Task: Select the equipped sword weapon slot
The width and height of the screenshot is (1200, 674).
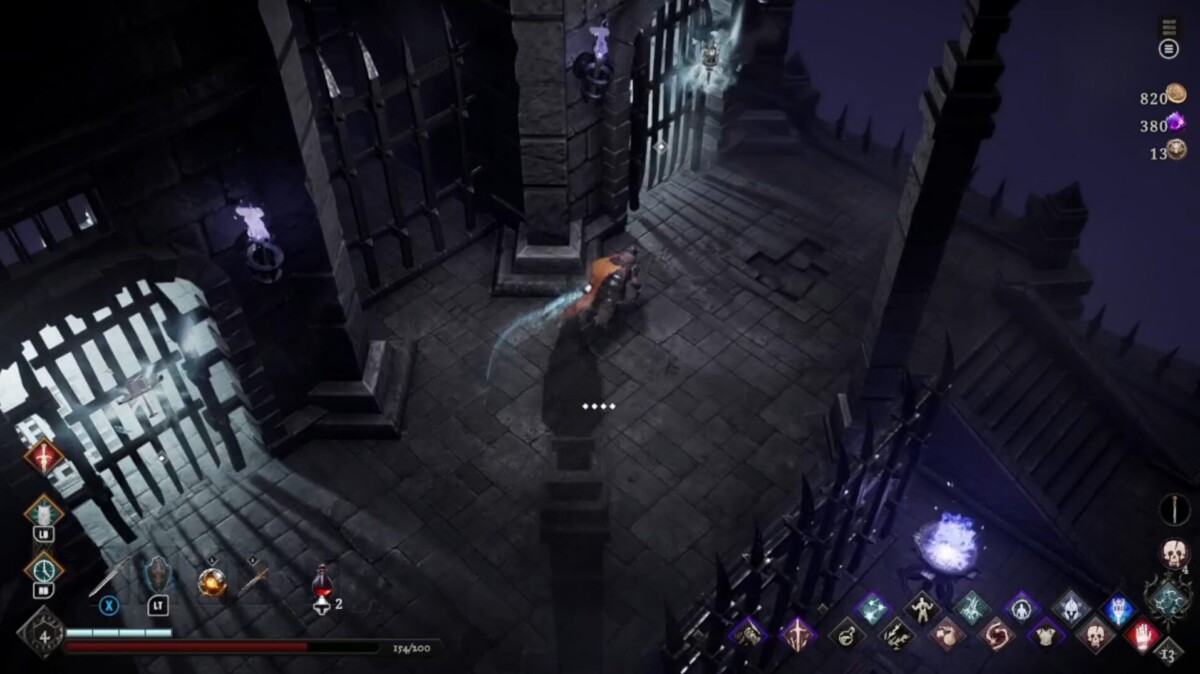Action: click(x=108, y=577)
